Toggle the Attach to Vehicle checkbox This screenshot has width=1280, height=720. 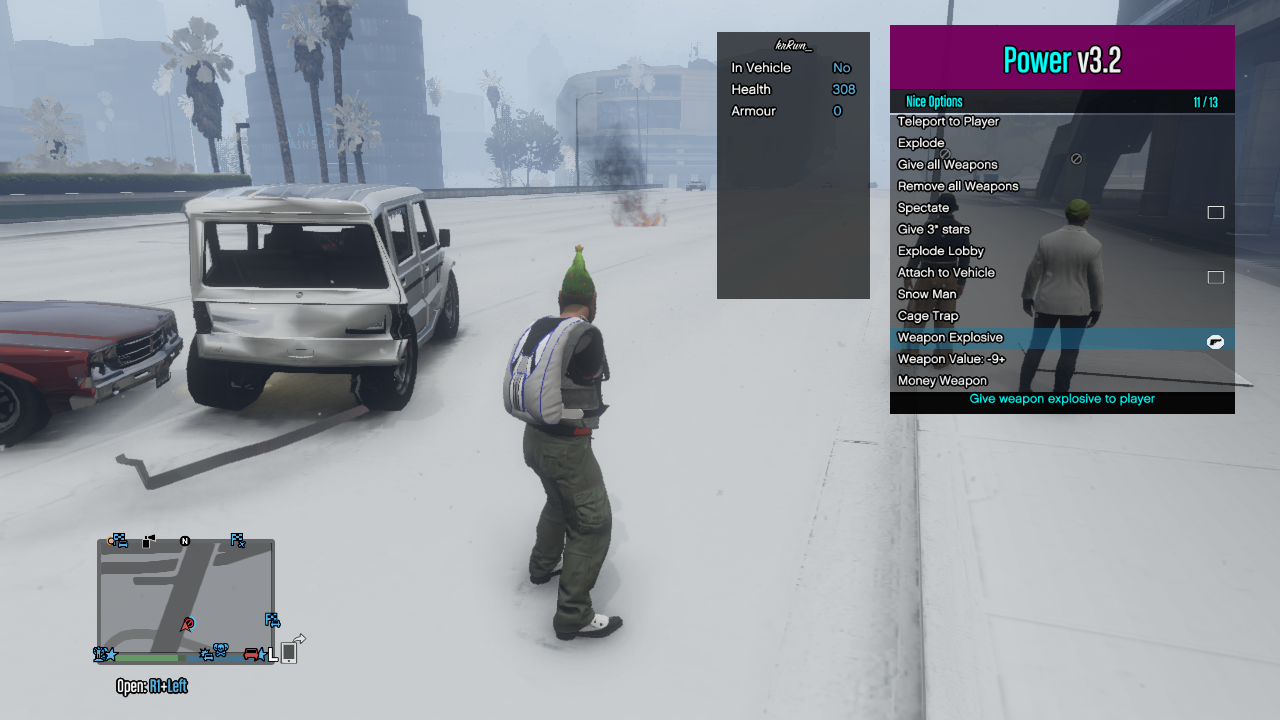(x=1215, y=277)
